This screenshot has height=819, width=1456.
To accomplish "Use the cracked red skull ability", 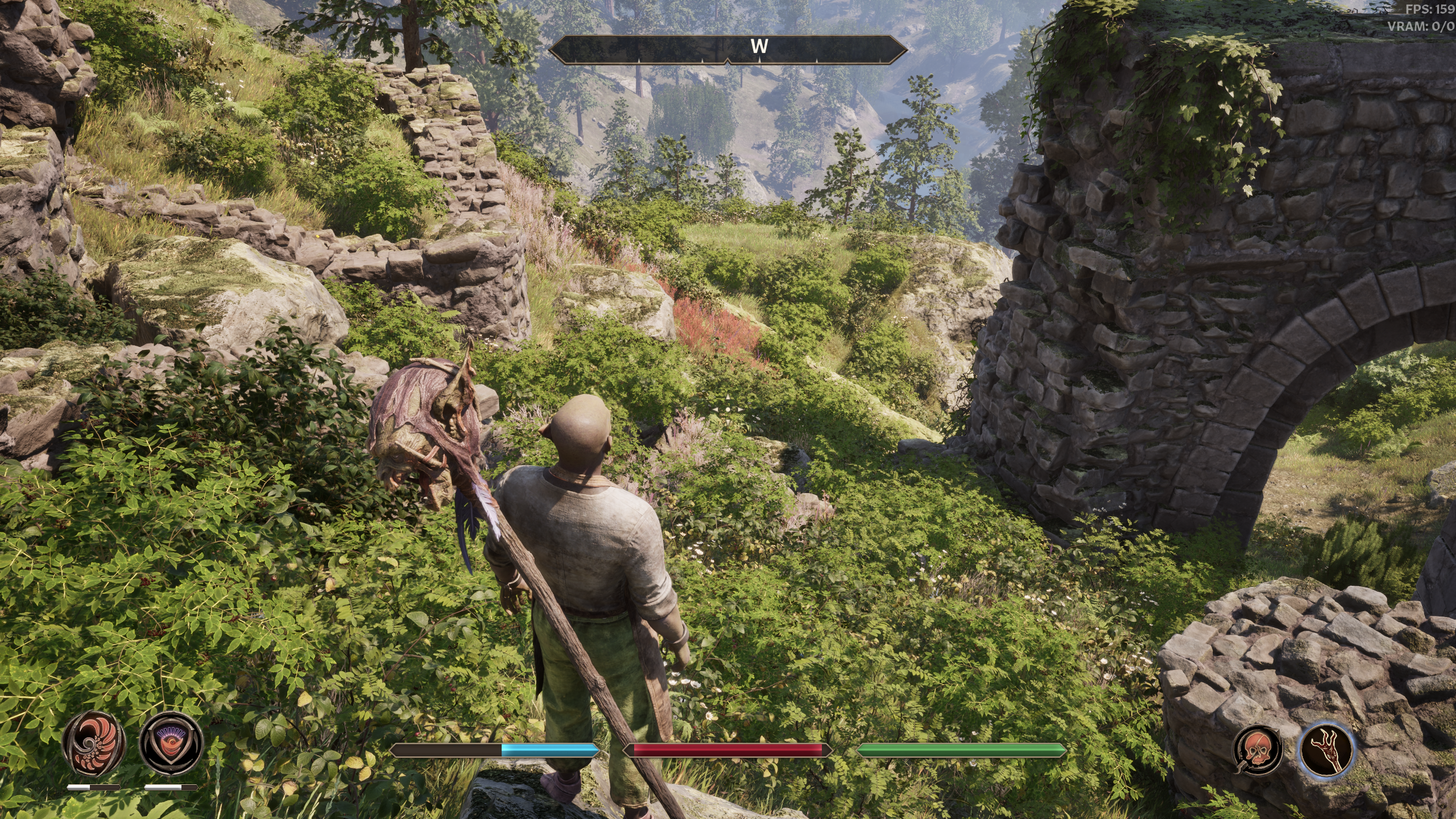I will click(x=1257, y=750).
